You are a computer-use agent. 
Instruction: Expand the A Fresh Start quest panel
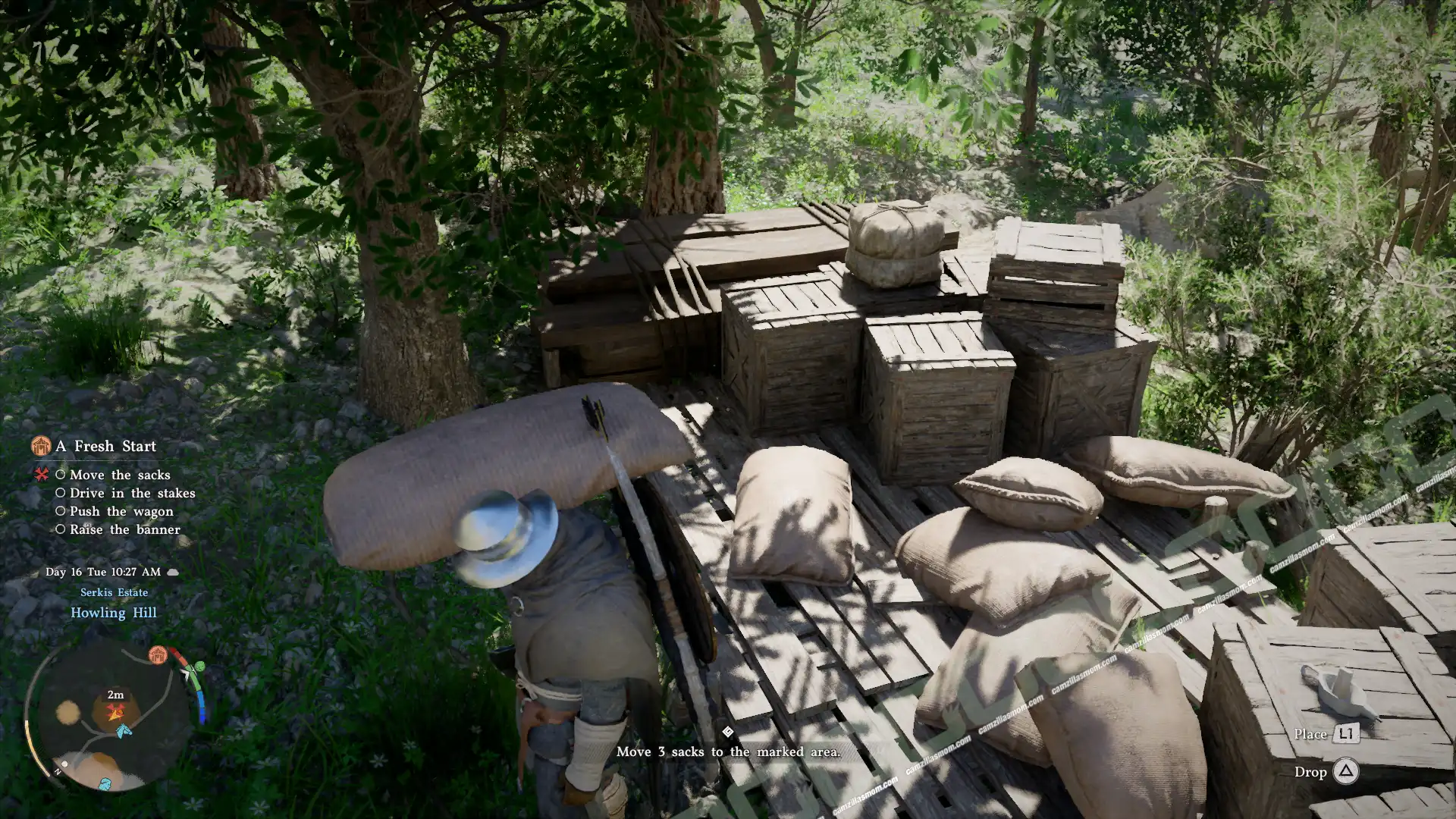tap(104, 447)
